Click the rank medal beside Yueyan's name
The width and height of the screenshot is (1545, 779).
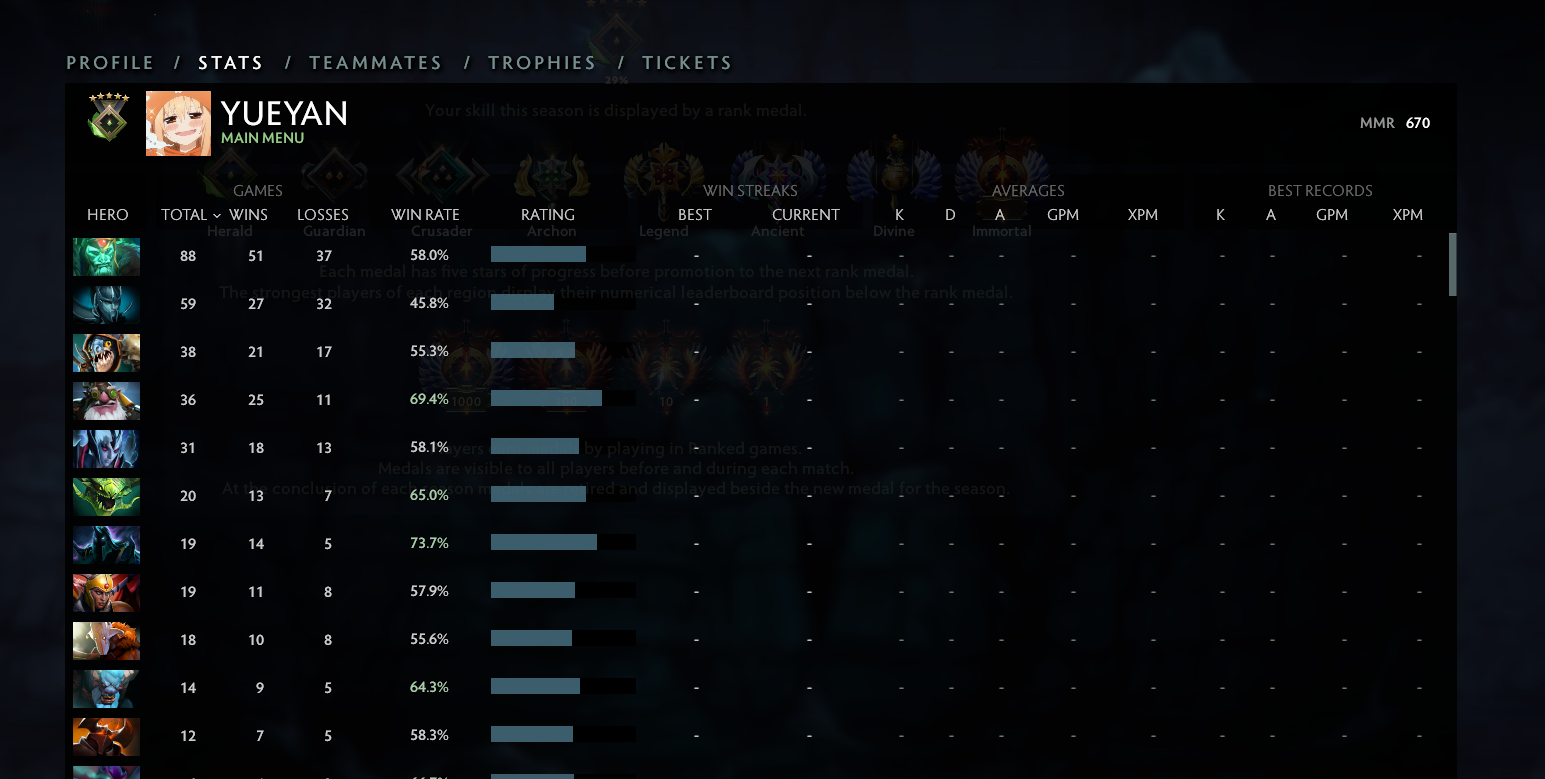point(107,118)
